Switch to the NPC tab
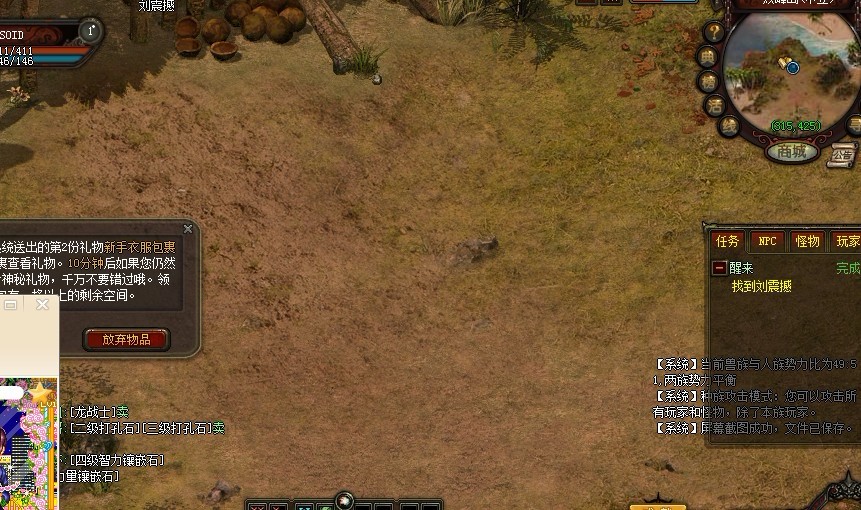 click(x=767, y=241)
